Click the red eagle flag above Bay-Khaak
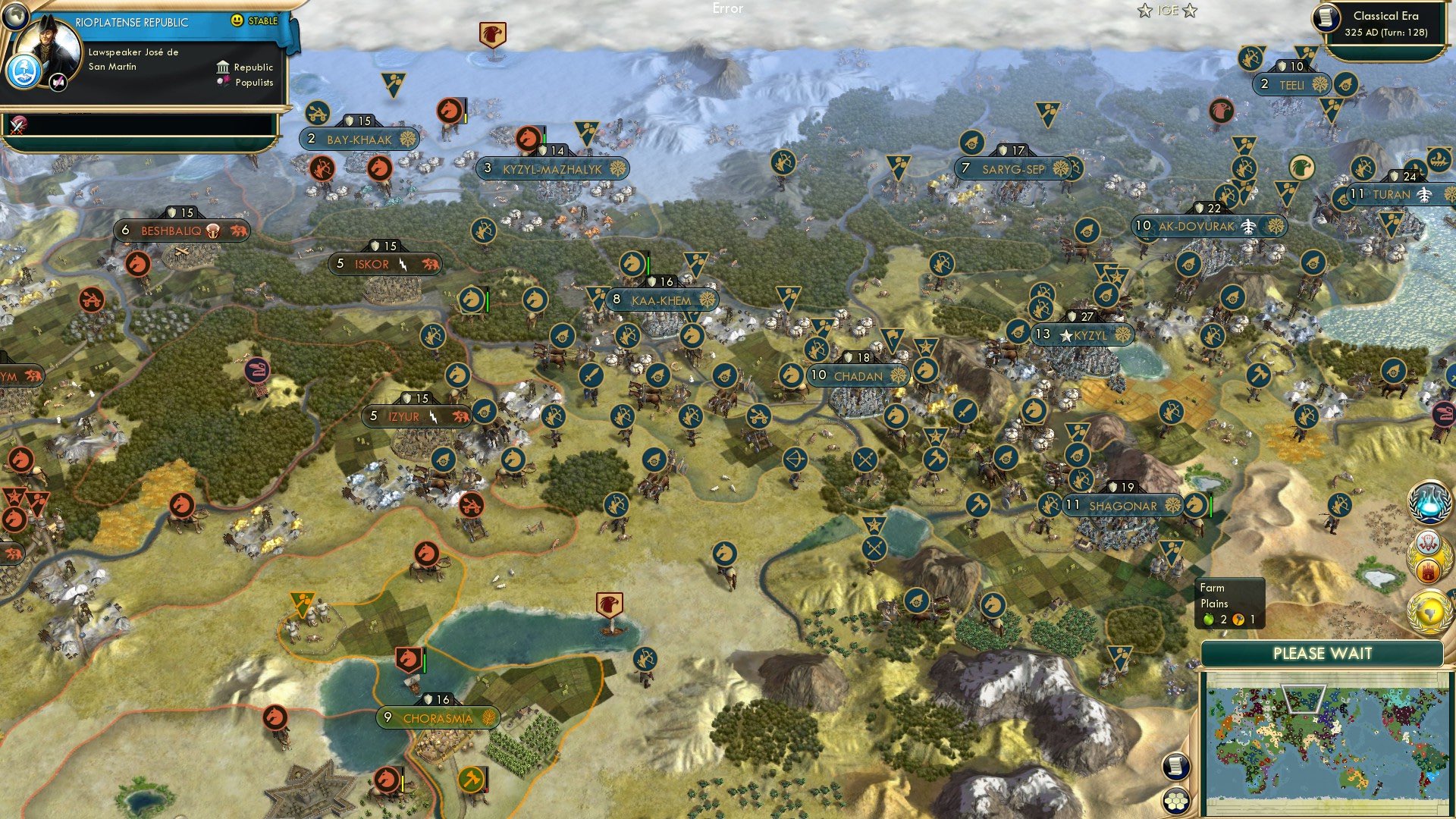 pyautogui.click(x=493, y=34)
